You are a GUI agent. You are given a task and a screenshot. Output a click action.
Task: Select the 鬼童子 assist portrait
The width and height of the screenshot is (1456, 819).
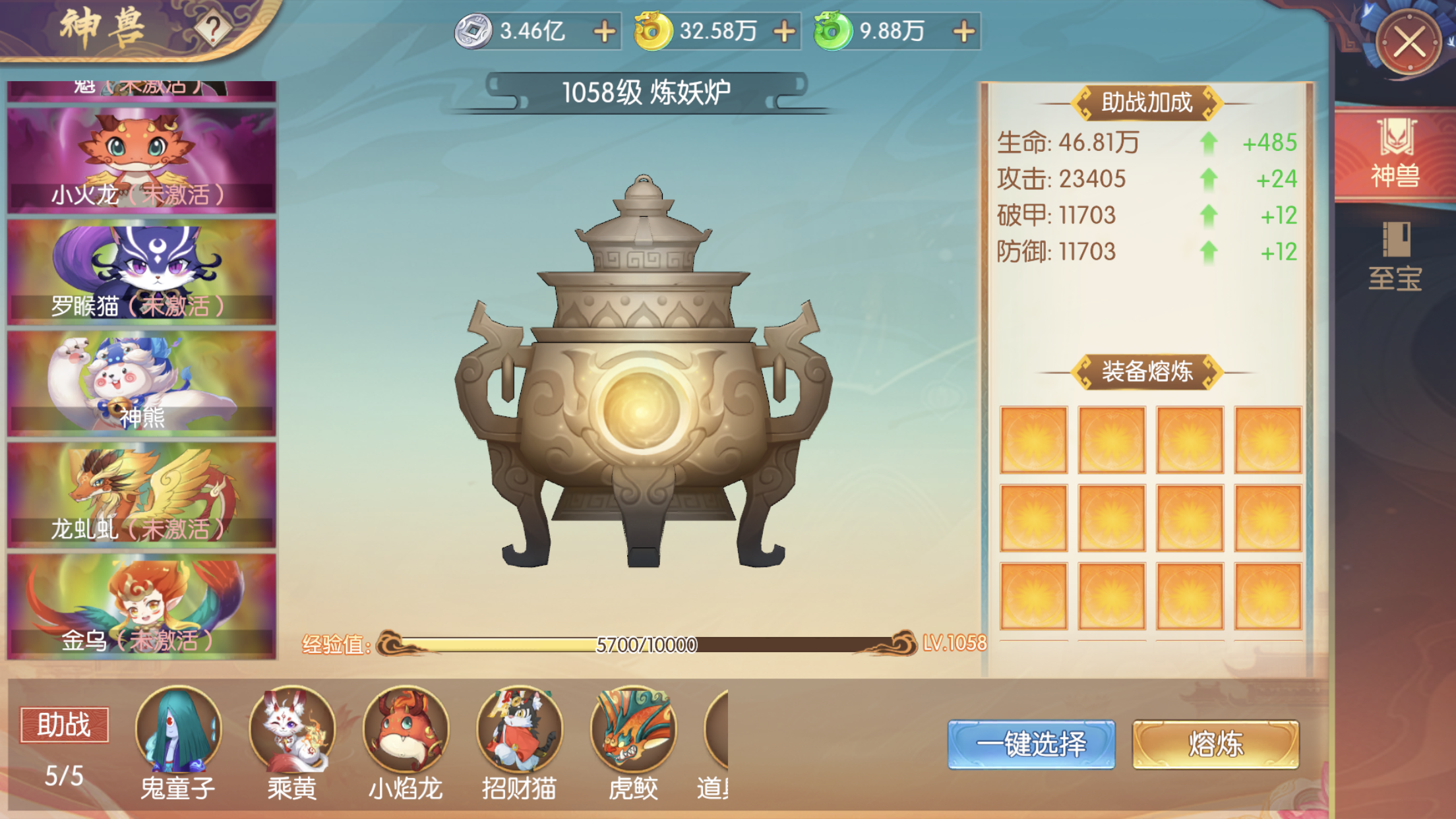click(x=178, y=730)
